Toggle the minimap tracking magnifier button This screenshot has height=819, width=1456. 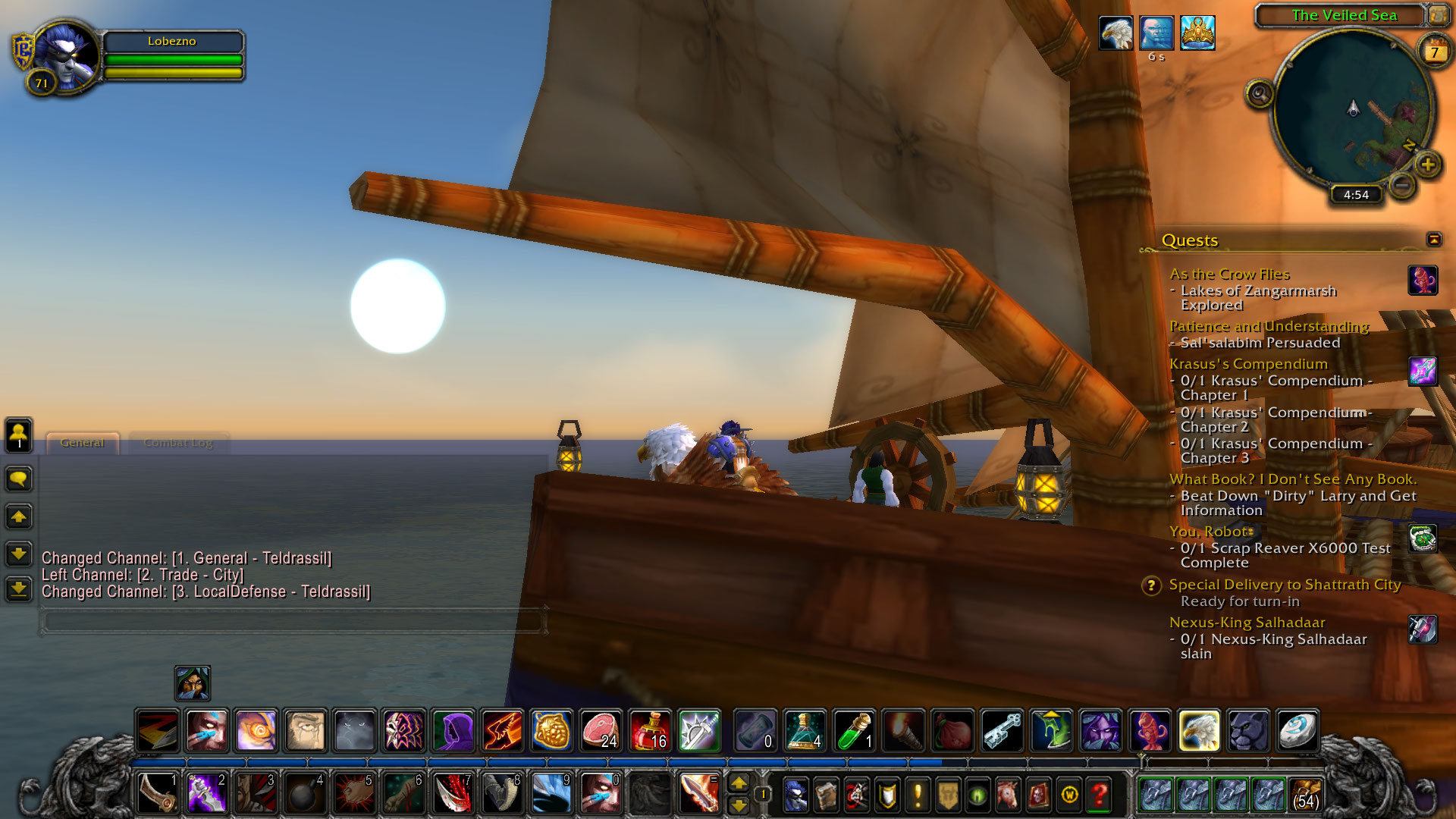coord(1260,95)
